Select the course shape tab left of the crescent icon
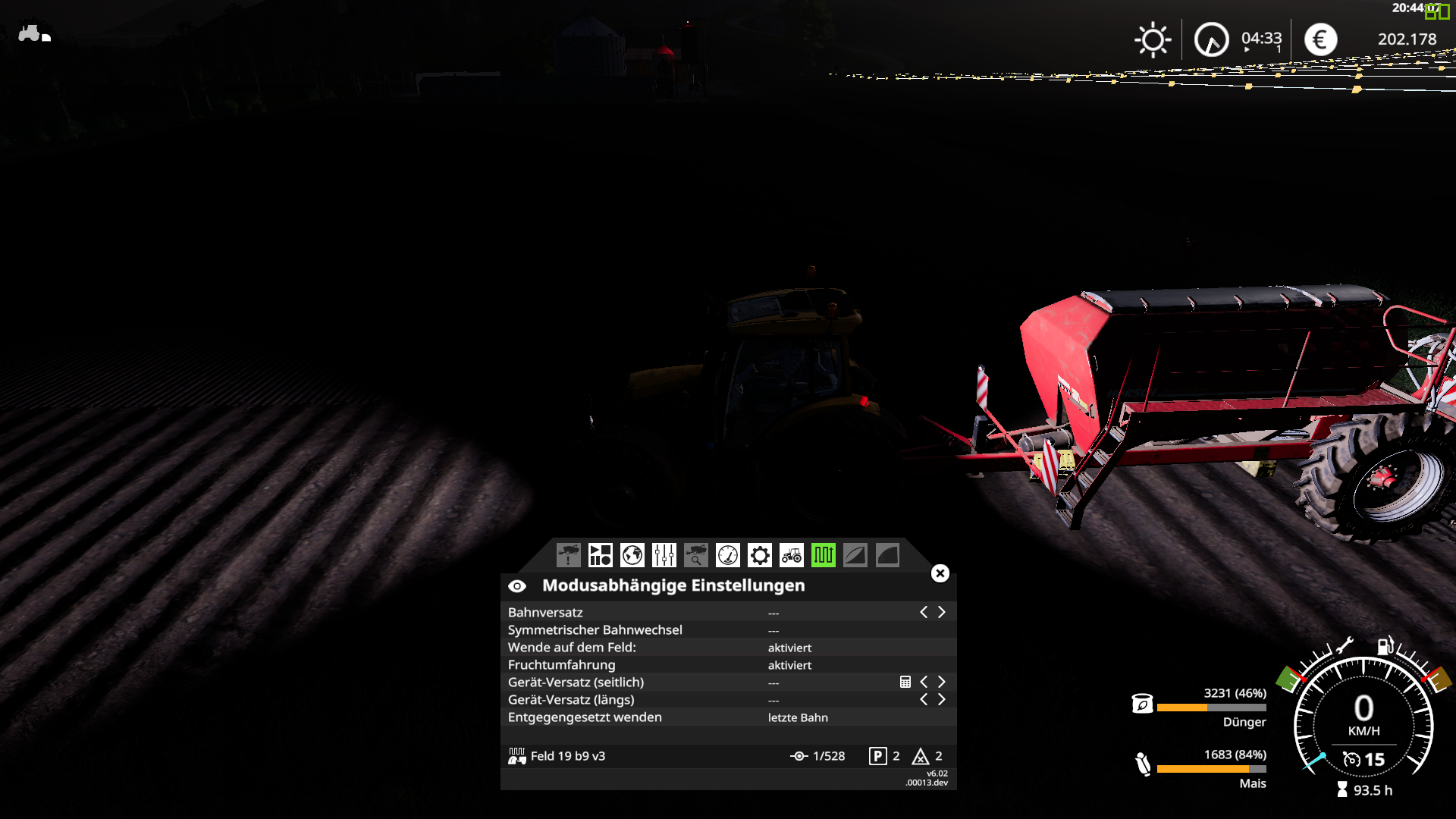Image resolution: width=1456 pixels, height=819 pixels. 855,556
